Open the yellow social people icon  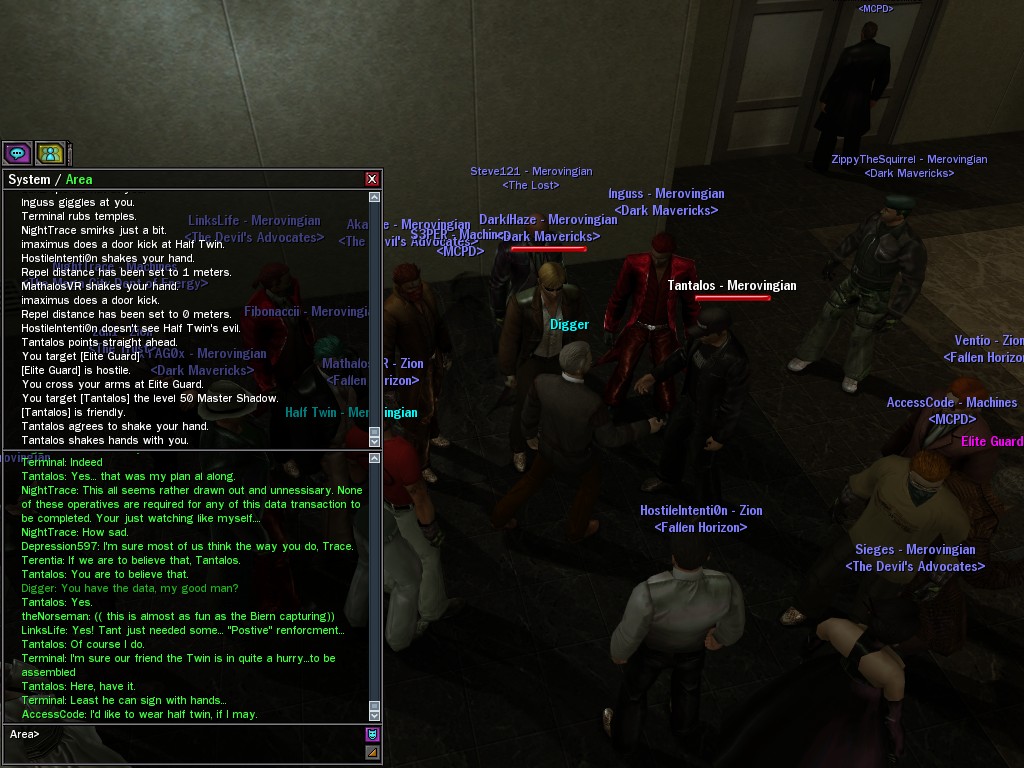[x=50, y=153]
